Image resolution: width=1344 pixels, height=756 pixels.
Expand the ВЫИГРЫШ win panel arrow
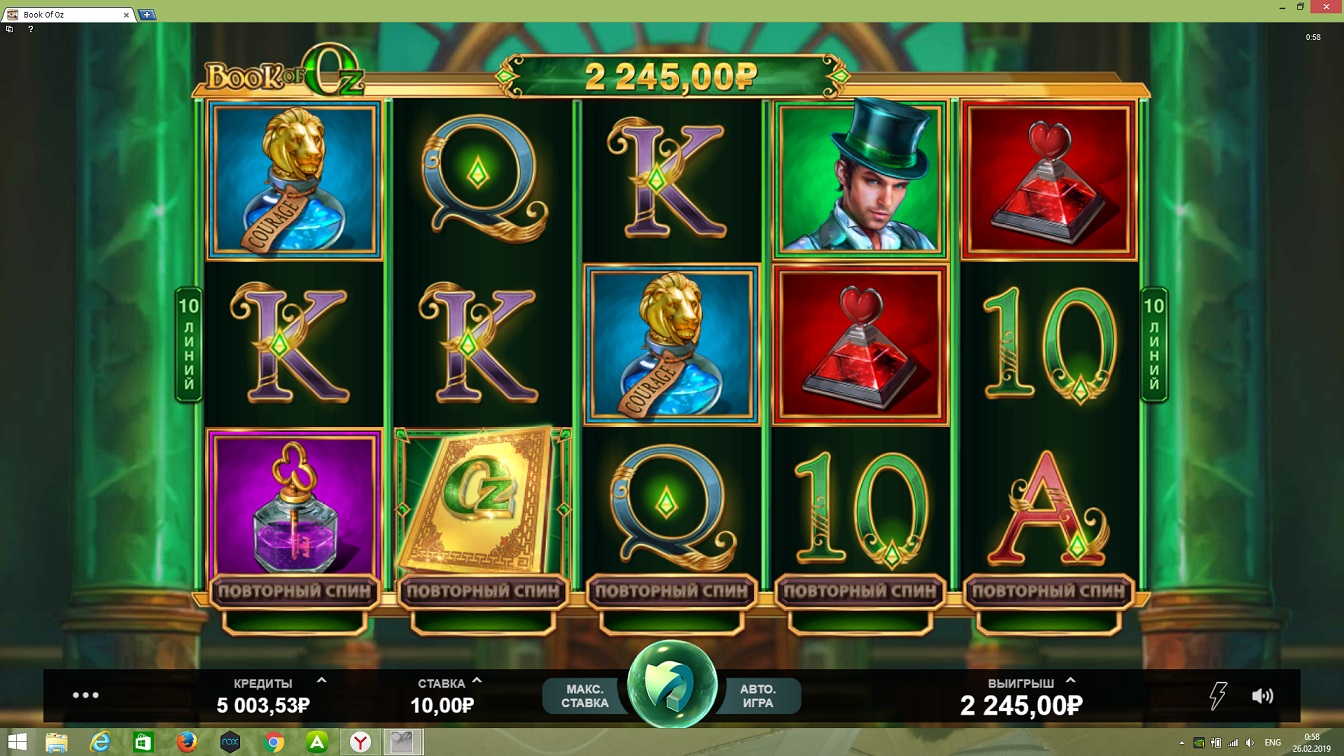[x=1070, y=681]
